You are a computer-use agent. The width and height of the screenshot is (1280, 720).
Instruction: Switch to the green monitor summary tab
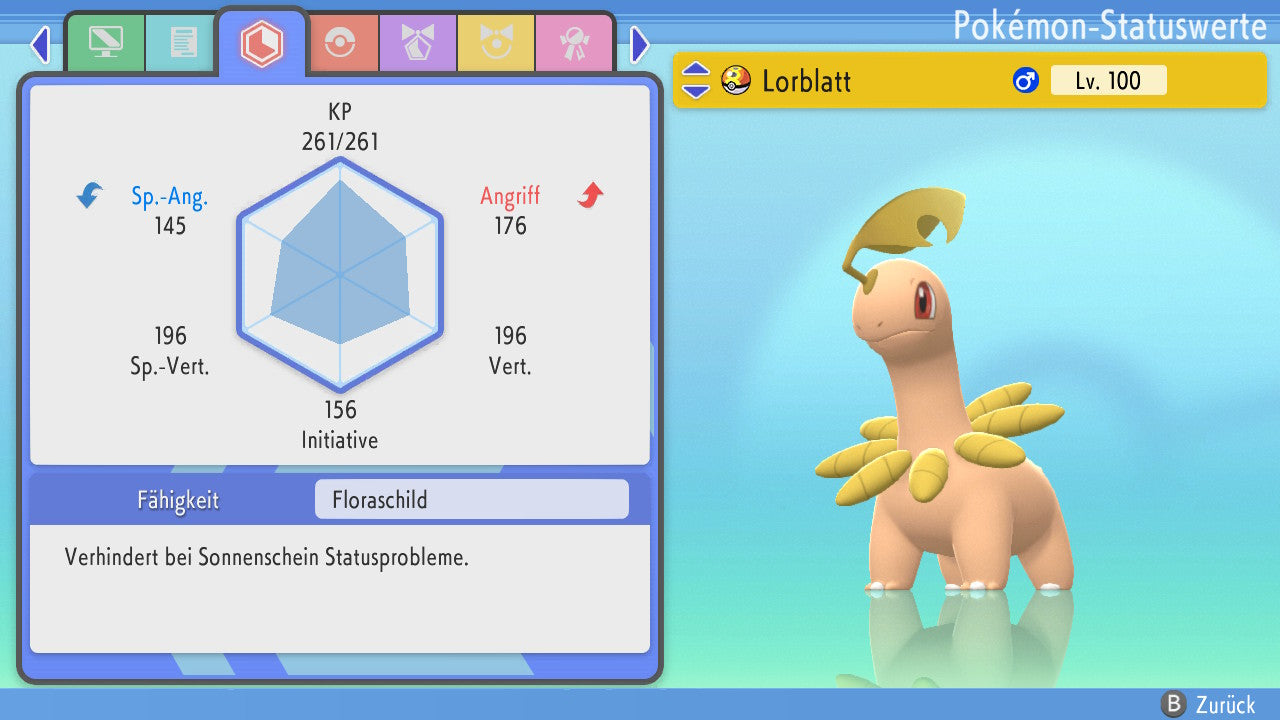point(105,43)
